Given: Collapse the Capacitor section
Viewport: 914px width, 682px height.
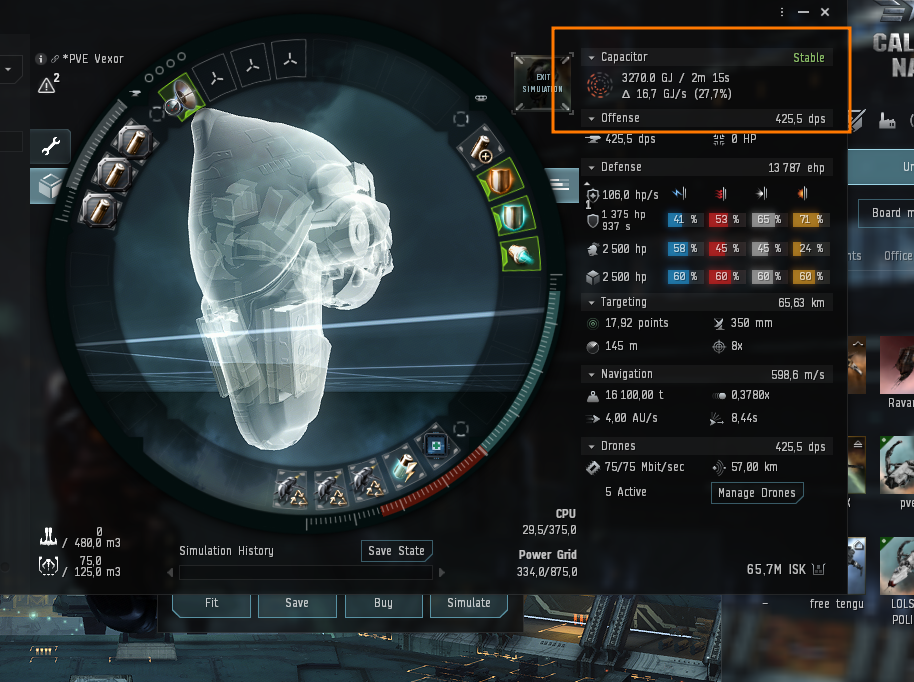Looking at the screenshot, I should (x=592, y=58).
